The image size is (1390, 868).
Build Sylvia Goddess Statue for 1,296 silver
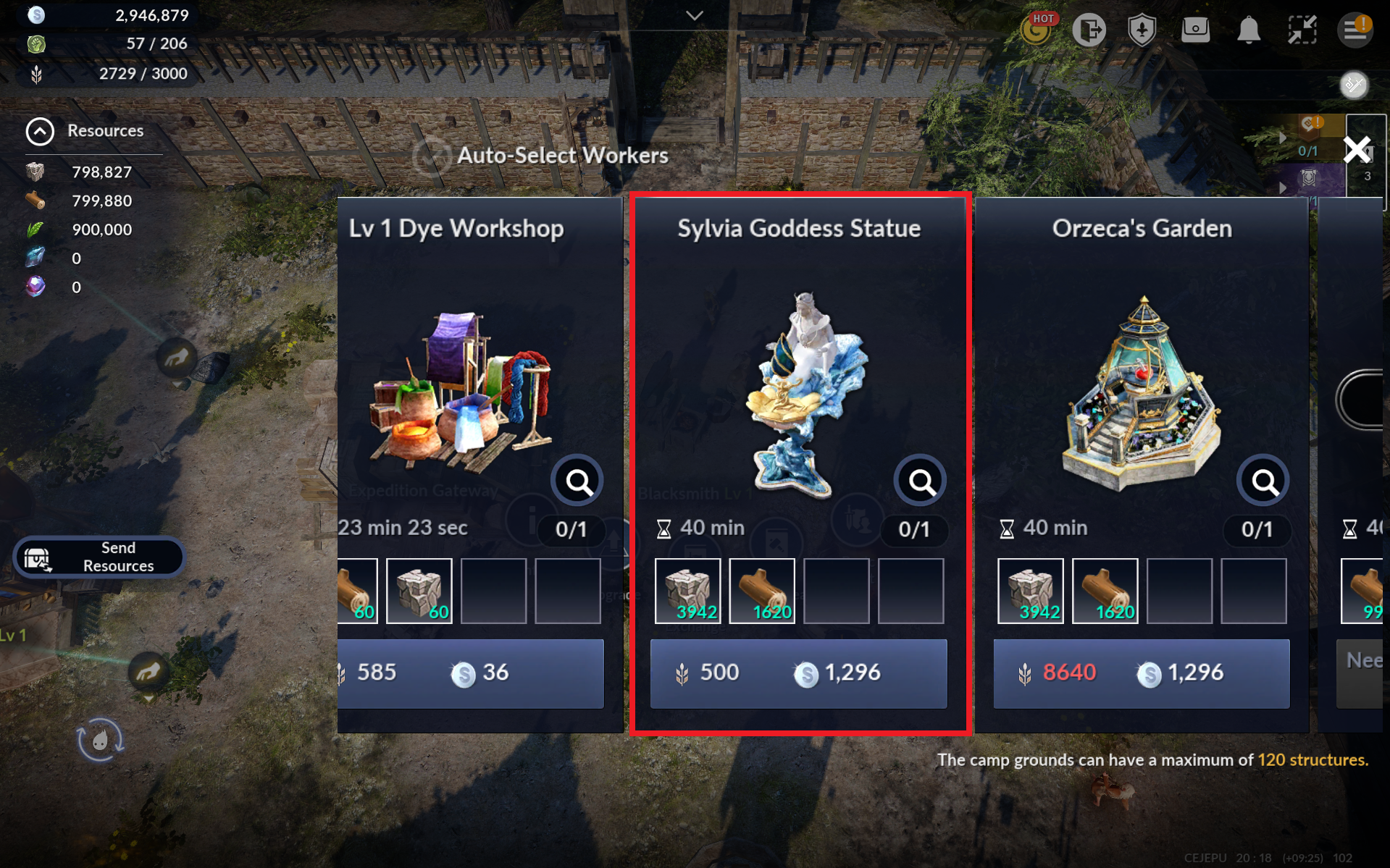coord(798,673)
